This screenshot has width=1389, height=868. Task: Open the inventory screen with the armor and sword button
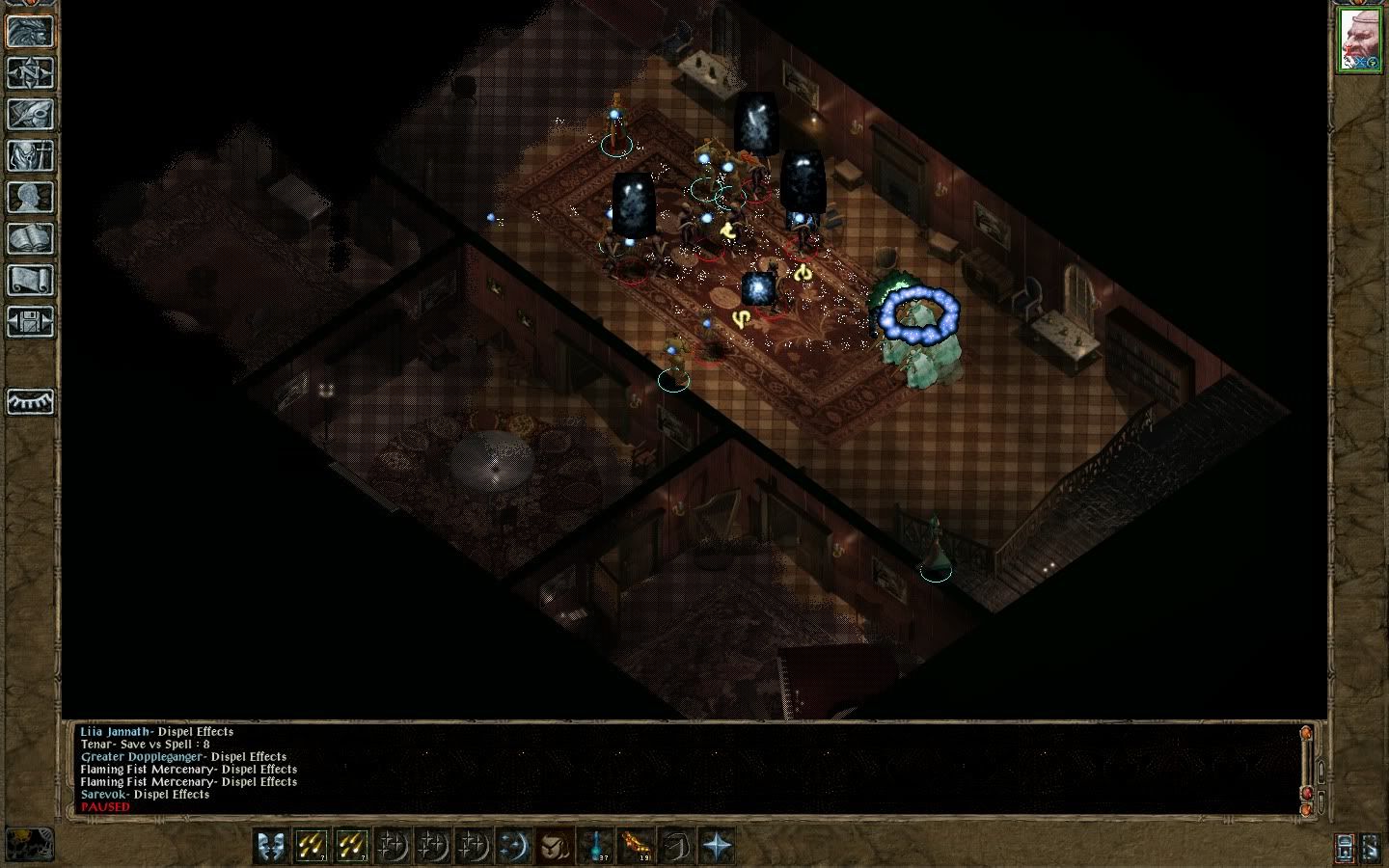tap(30, 155)
